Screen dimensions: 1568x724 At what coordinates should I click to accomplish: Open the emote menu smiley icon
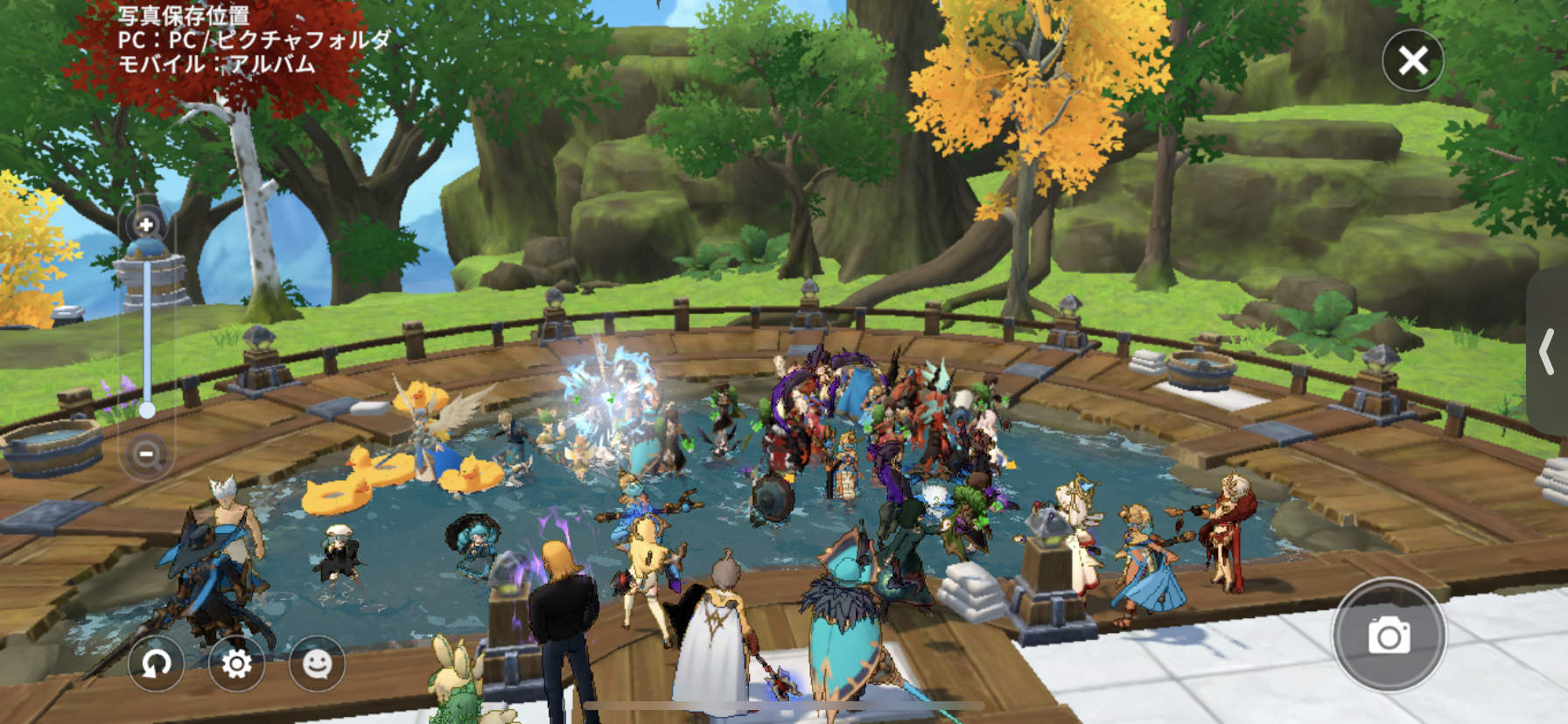pyautogui.click(x=317, y=664)
